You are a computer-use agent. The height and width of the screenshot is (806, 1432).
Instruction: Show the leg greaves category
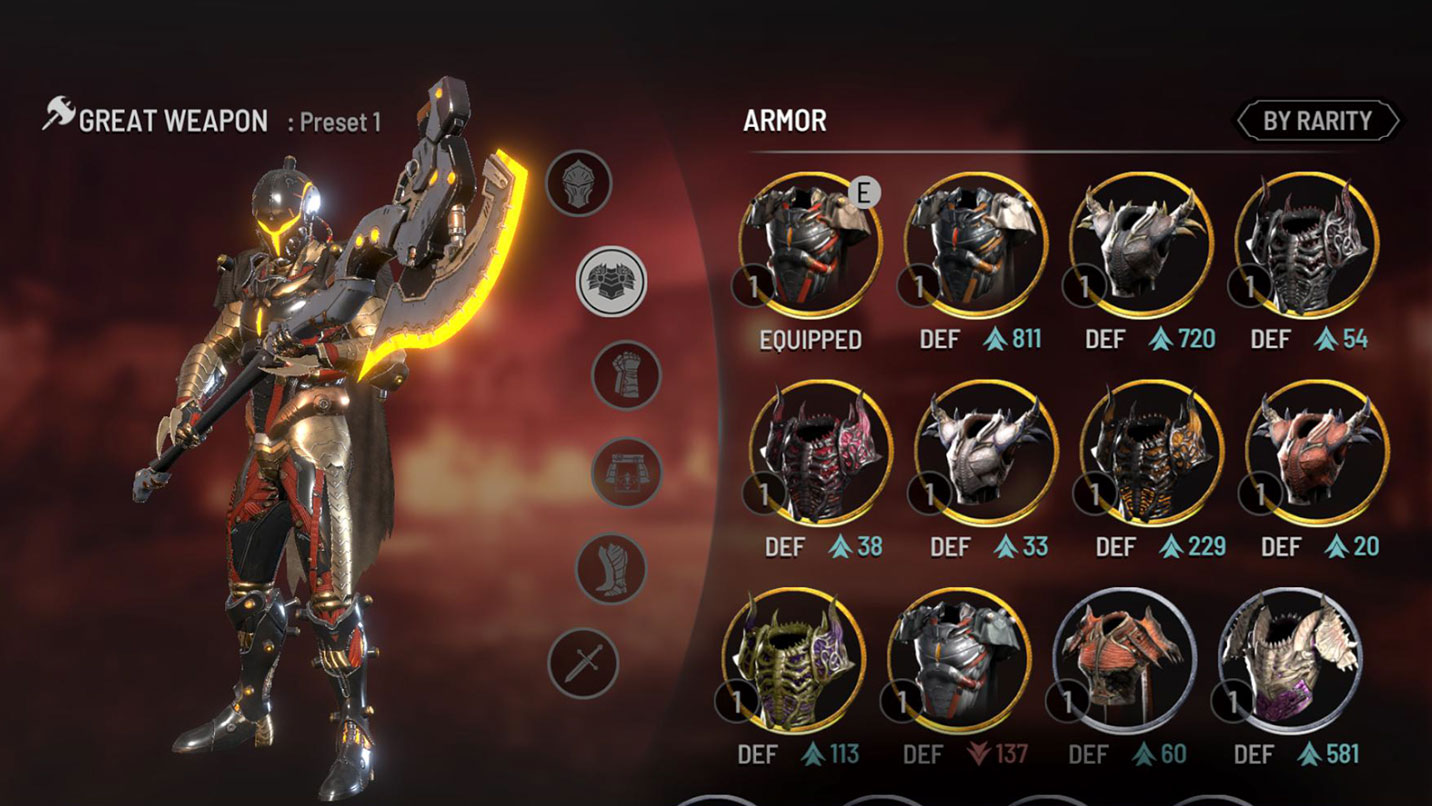coord(611,568)
